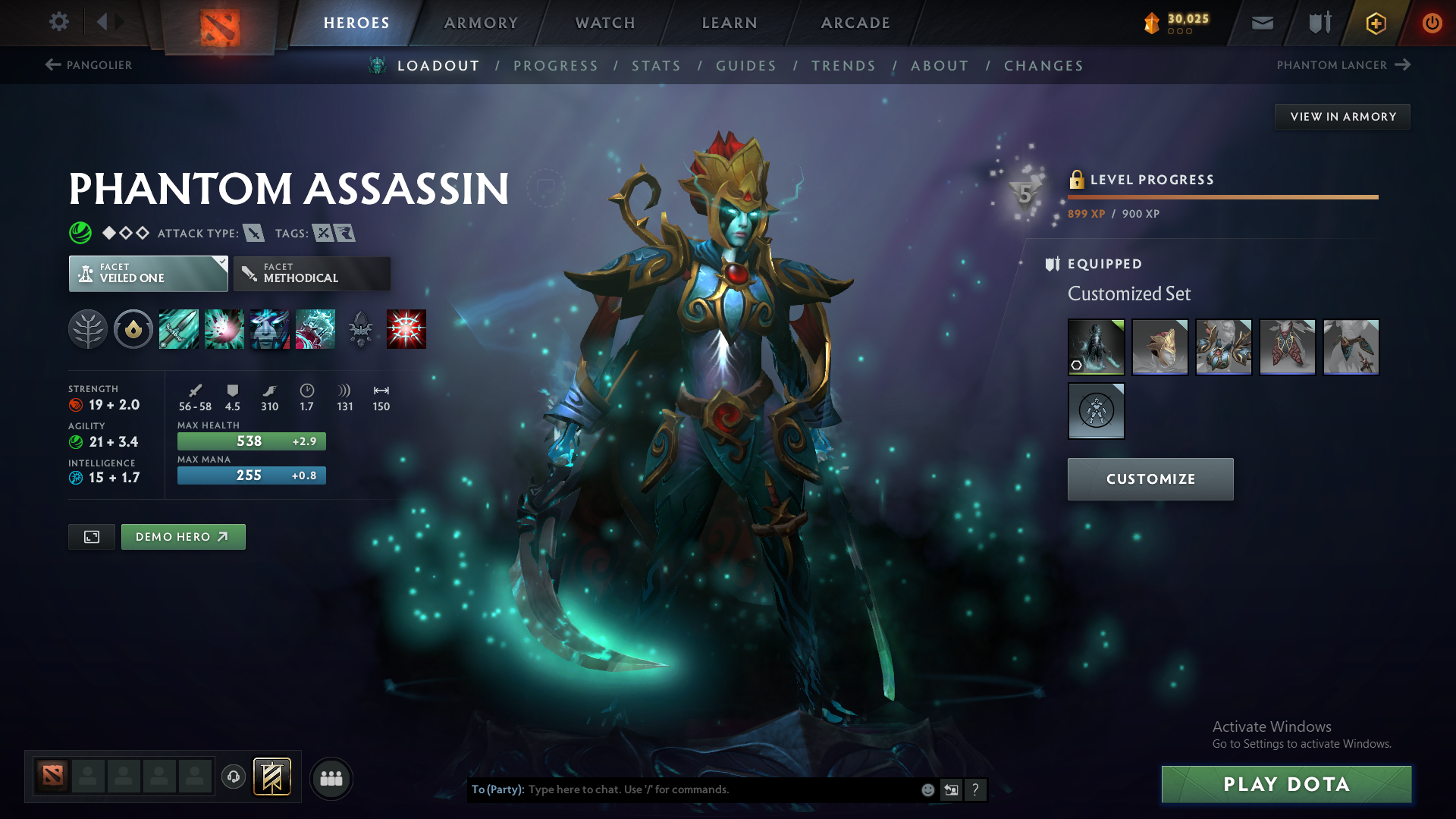Toggle the hero guide selector near party slots
Screen dimensions: 1456x819
point(272,776)
